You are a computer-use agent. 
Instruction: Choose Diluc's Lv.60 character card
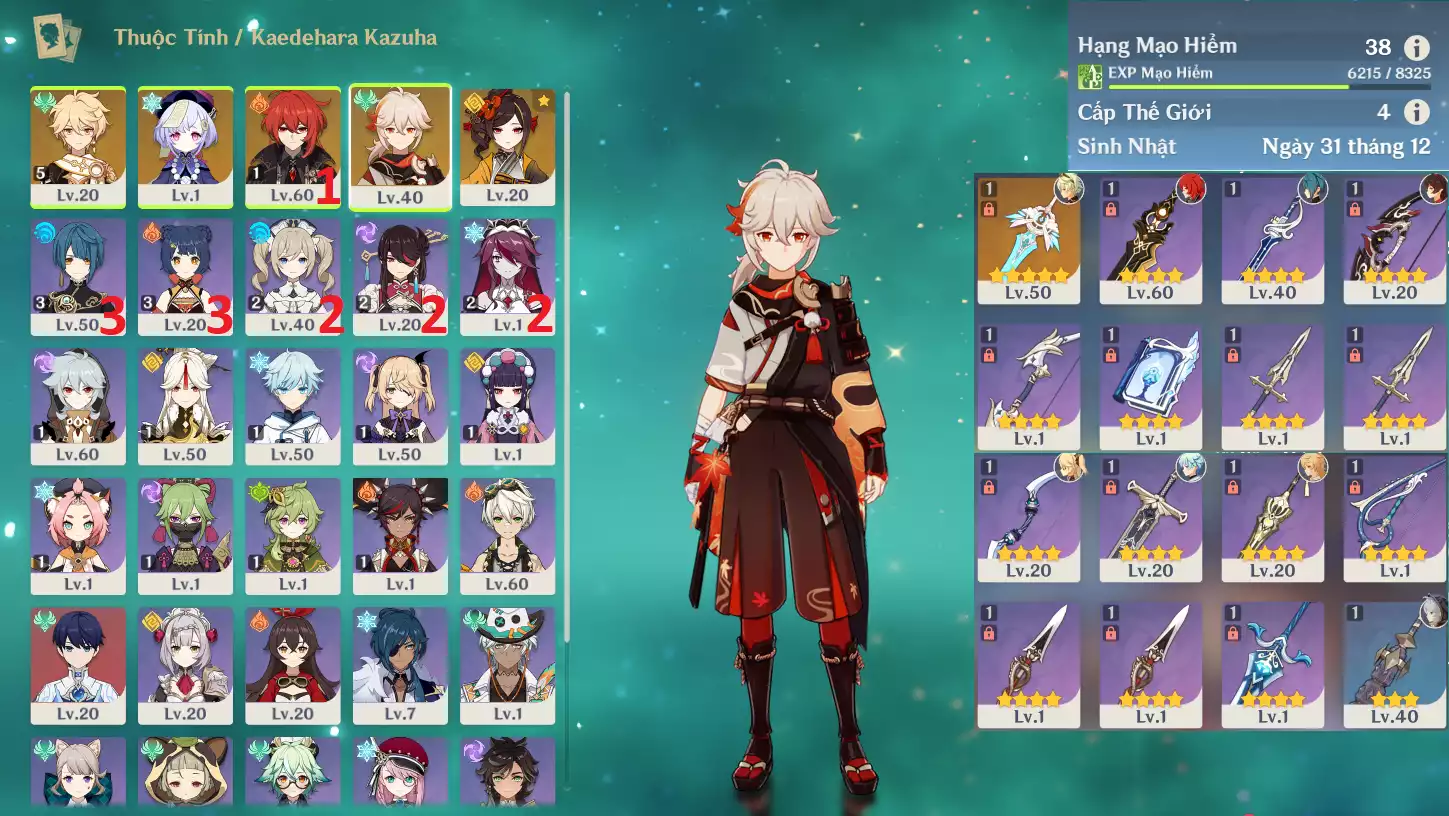click(292, 146)
